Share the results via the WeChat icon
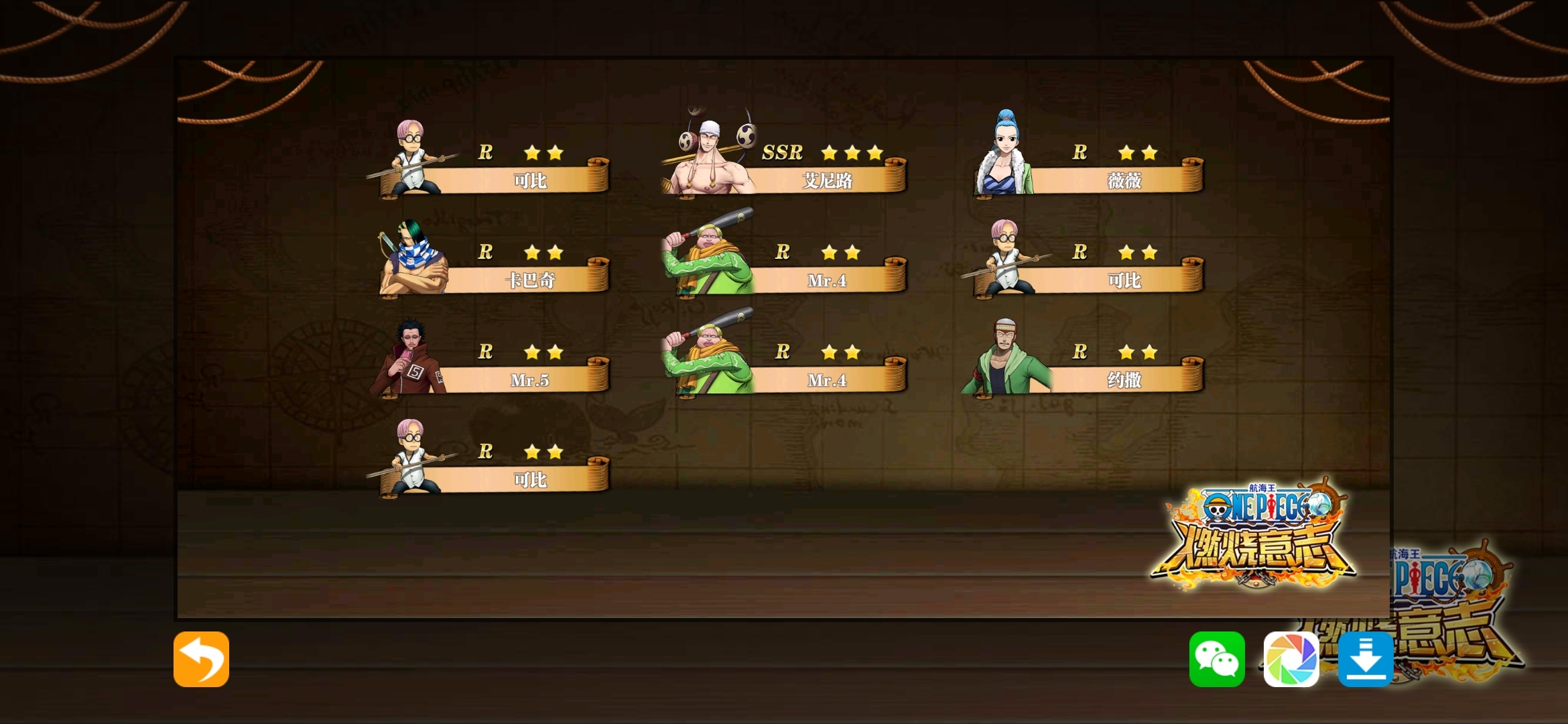This screenshot has width=1568, height=724. click(x=1217, y=659)
